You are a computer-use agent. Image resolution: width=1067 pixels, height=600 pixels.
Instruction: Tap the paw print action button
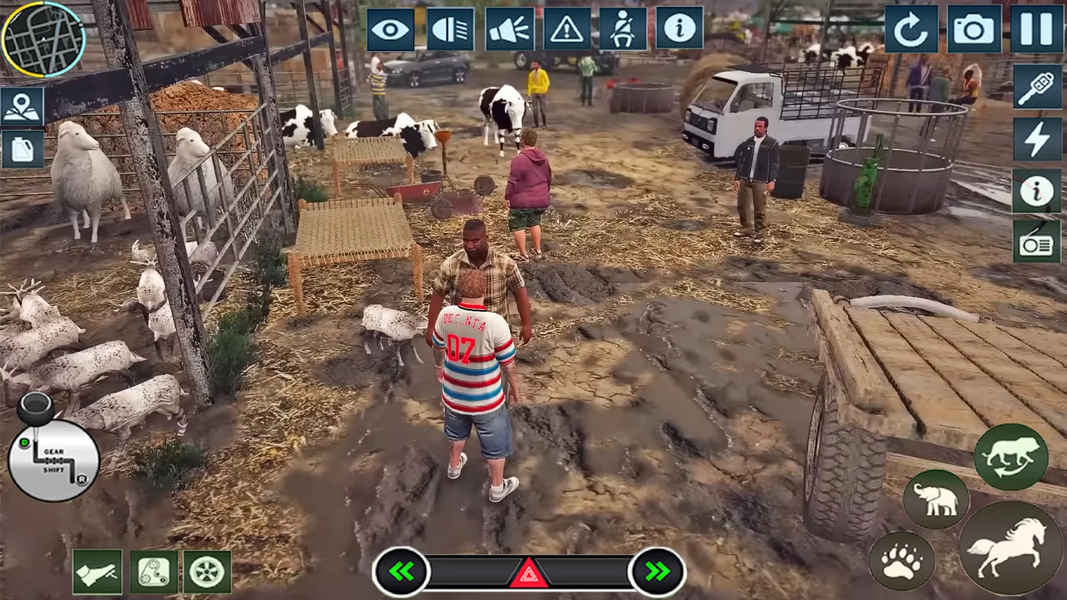pos(901,562)
